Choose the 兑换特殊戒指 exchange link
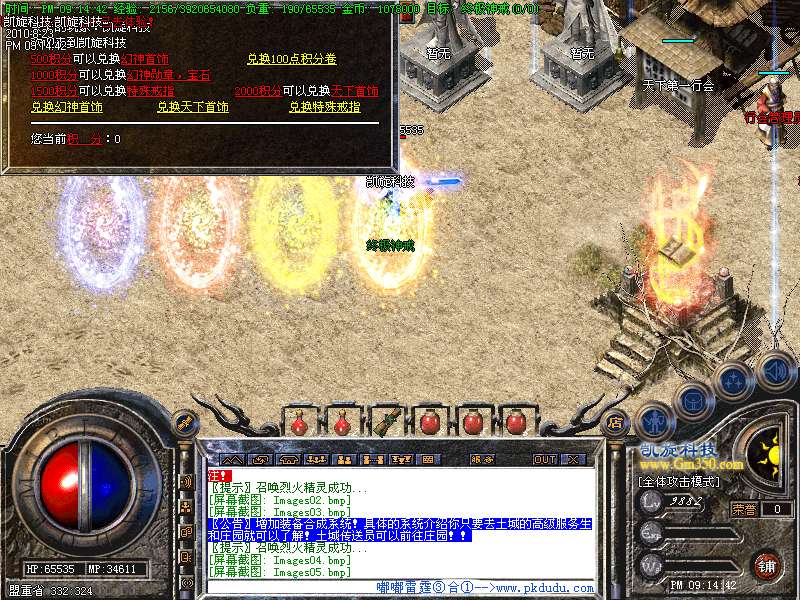Screen dimensions: 800x600 [325, 107]
